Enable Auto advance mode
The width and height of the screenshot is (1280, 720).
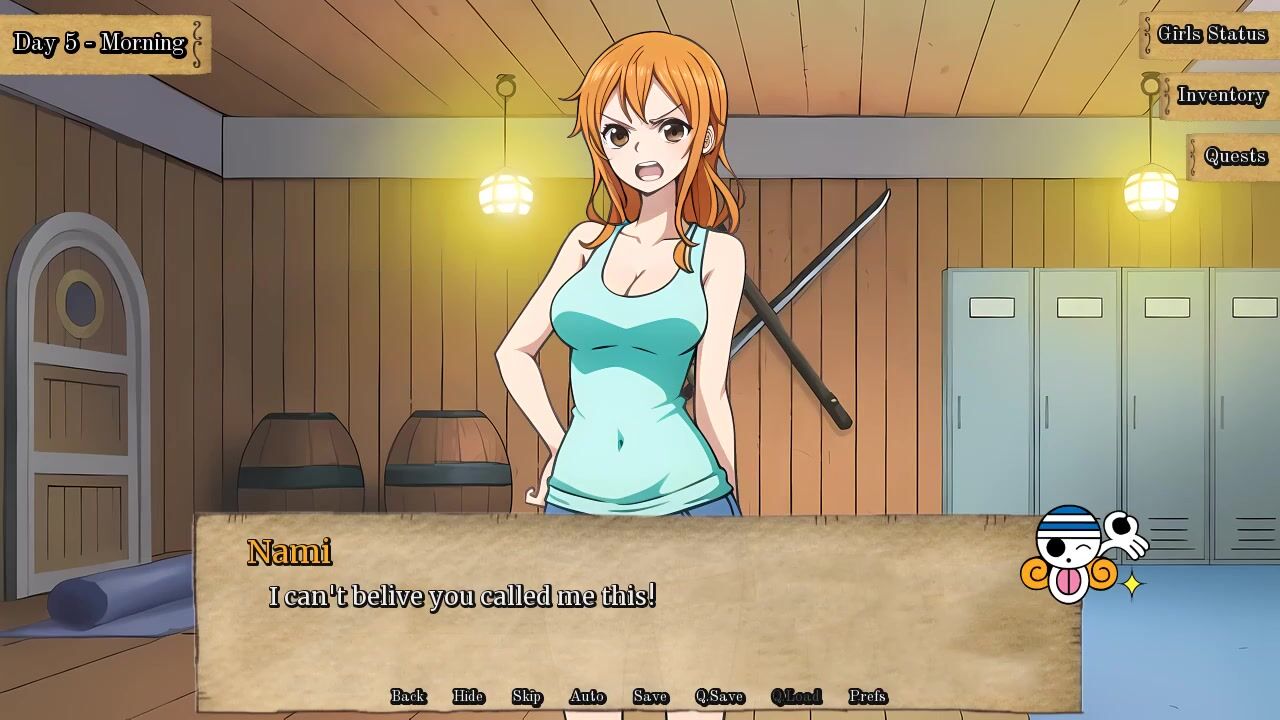tap(587, 696)
